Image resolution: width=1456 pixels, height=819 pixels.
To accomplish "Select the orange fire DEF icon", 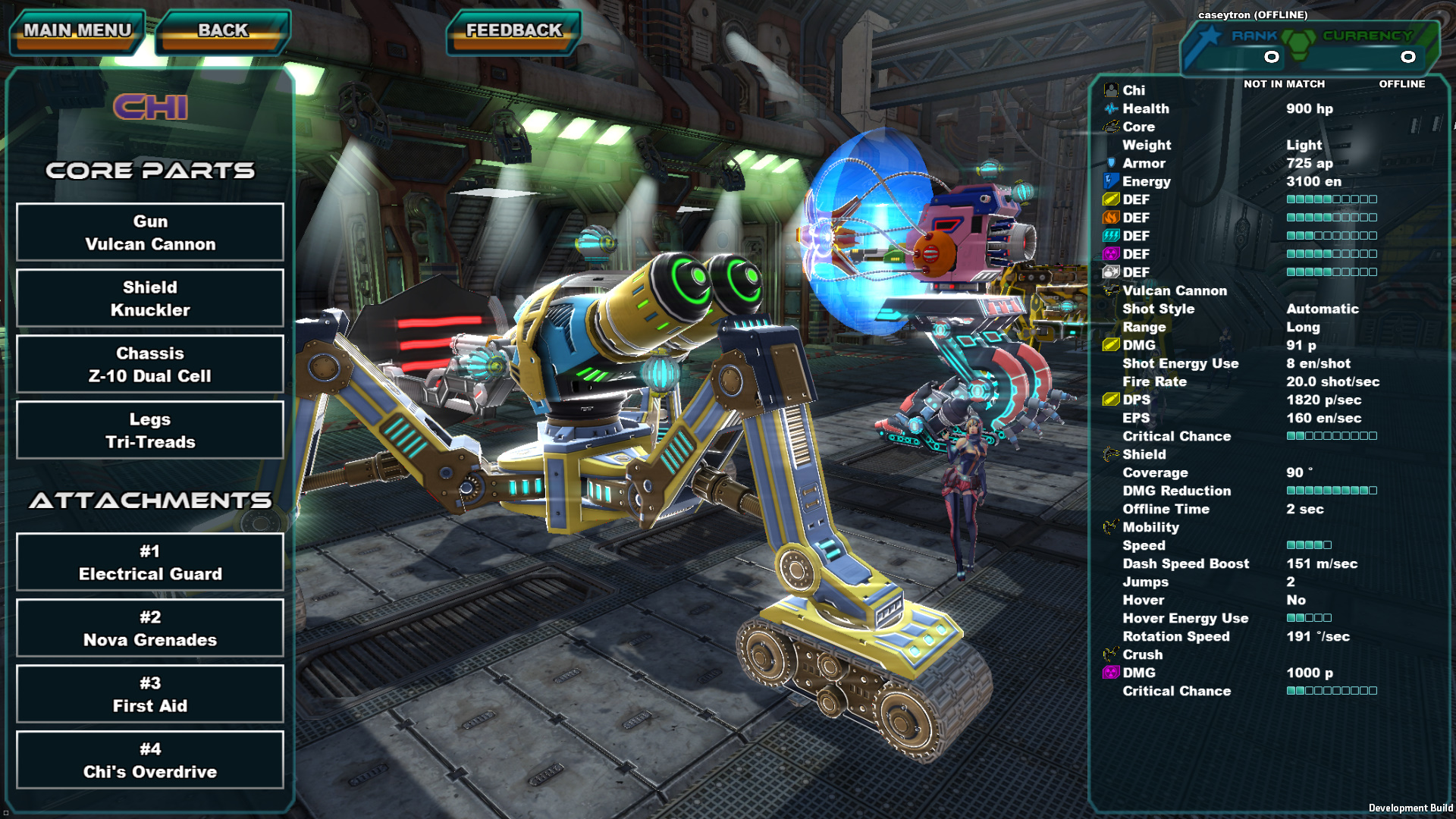I will coord(1111,218).
